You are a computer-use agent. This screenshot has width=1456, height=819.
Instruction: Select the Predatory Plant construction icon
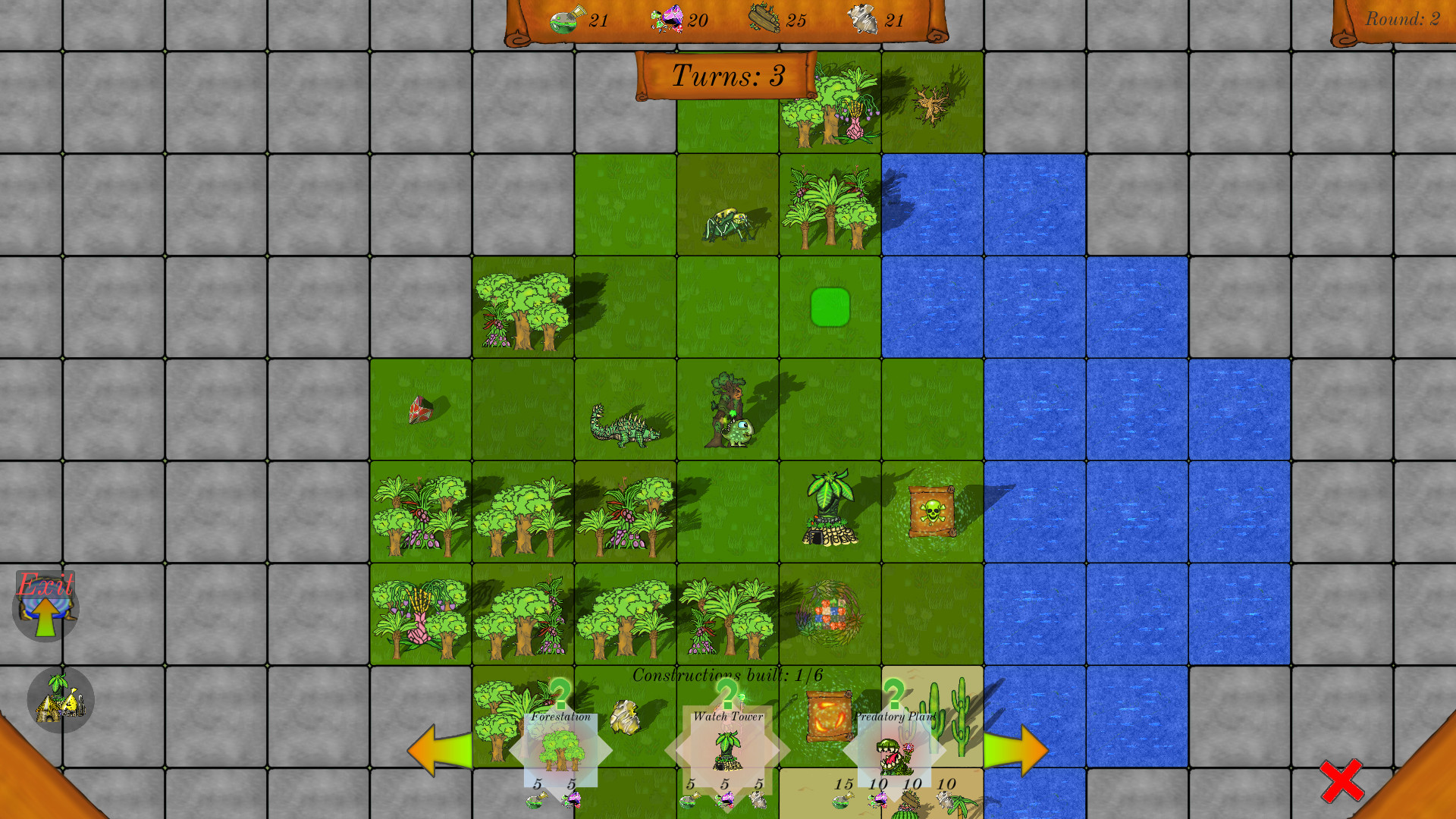[895, 755]
